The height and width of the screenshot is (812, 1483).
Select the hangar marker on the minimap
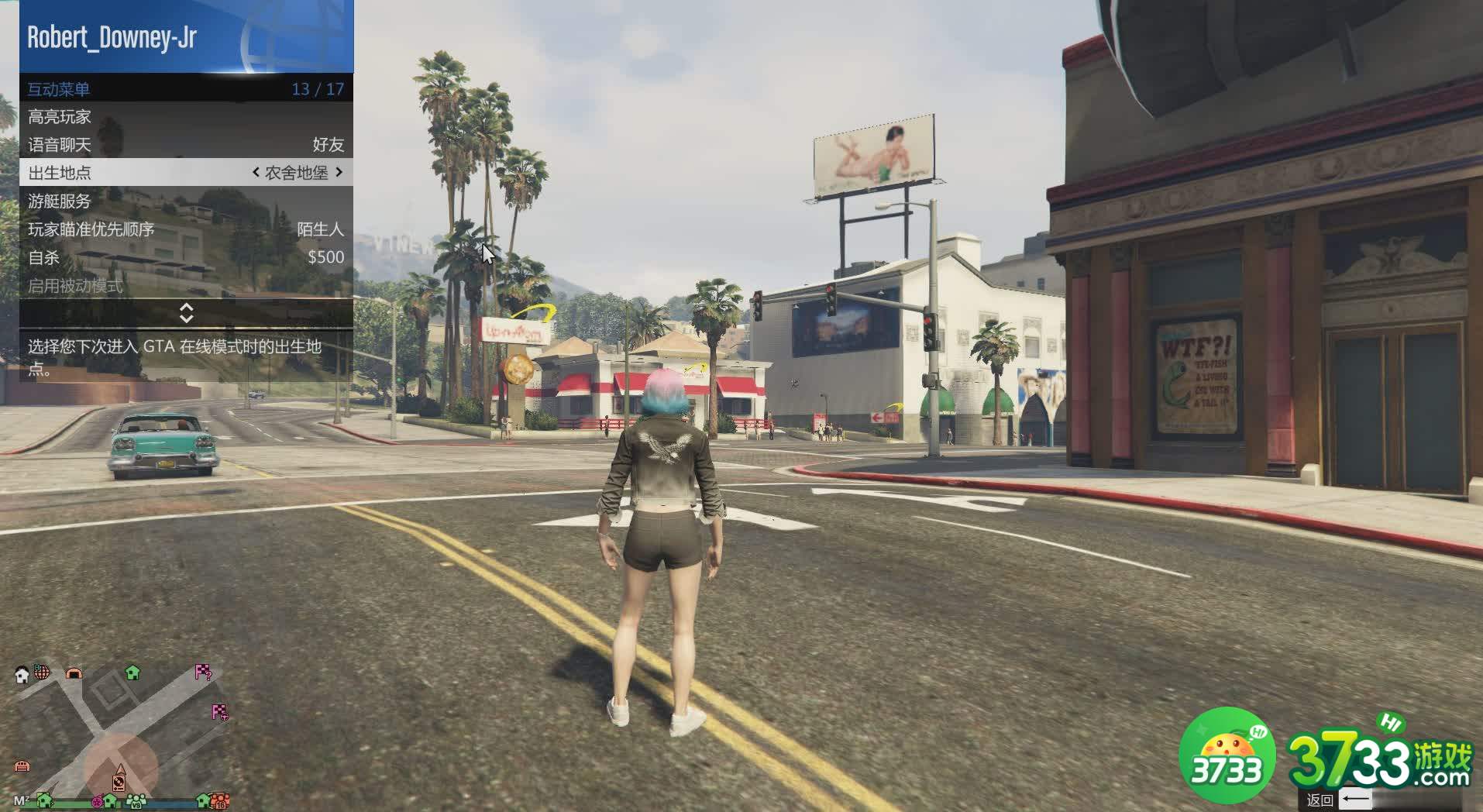coord(74,673)
